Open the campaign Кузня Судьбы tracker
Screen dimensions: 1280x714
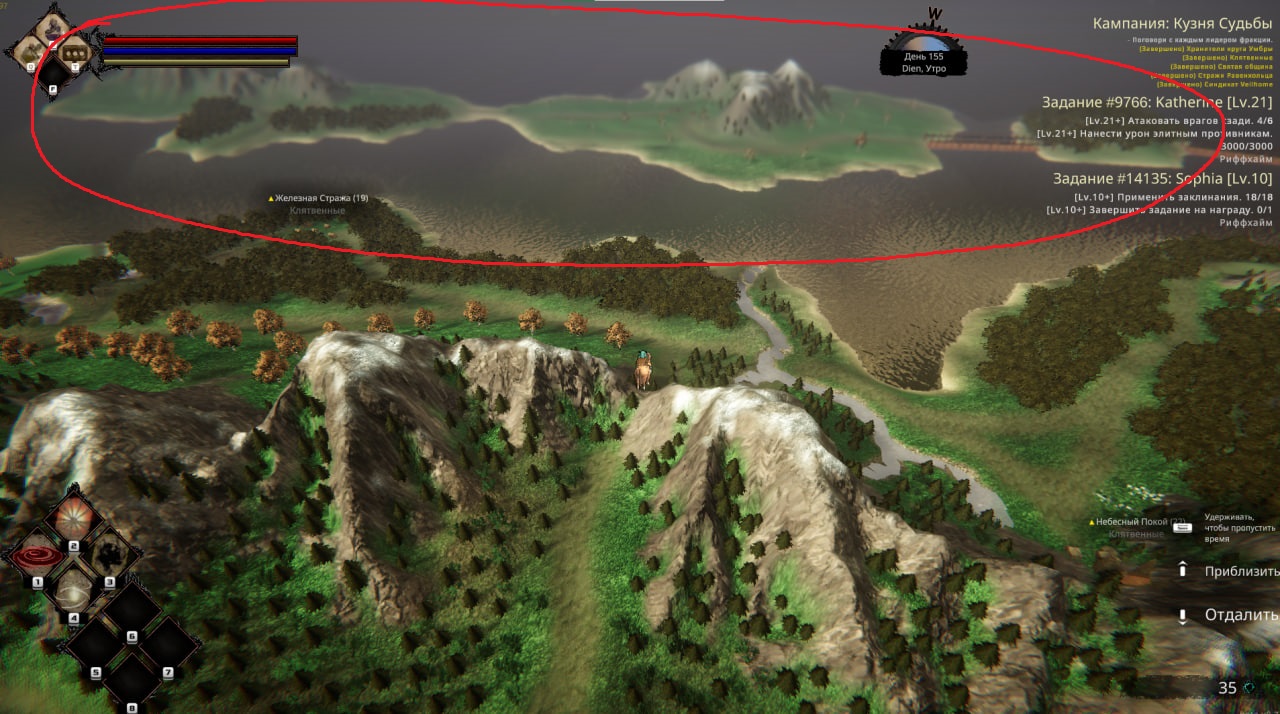[1181, 23]
